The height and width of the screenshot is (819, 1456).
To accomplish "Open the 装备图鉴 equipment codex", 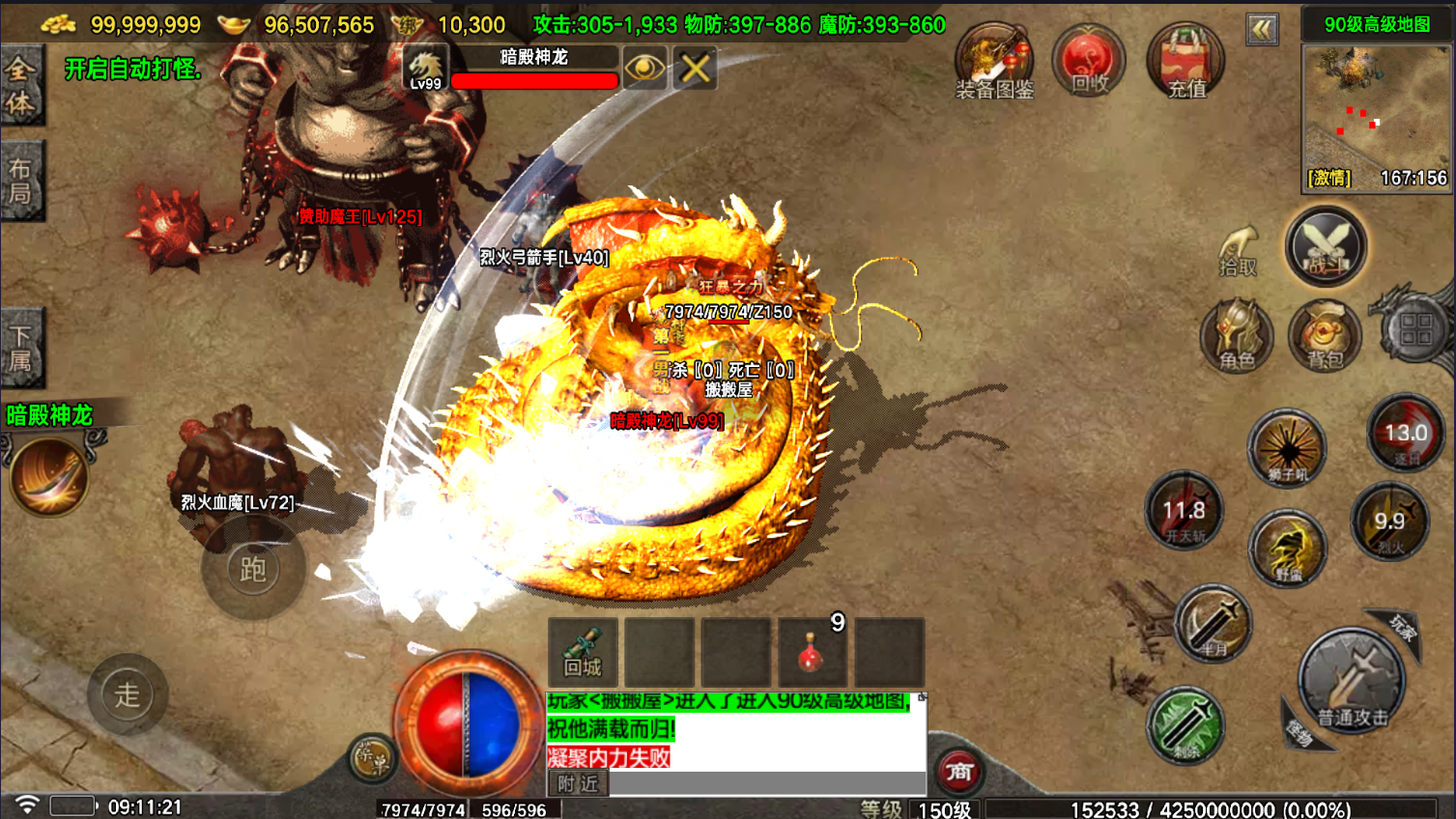I will [993, 62].
